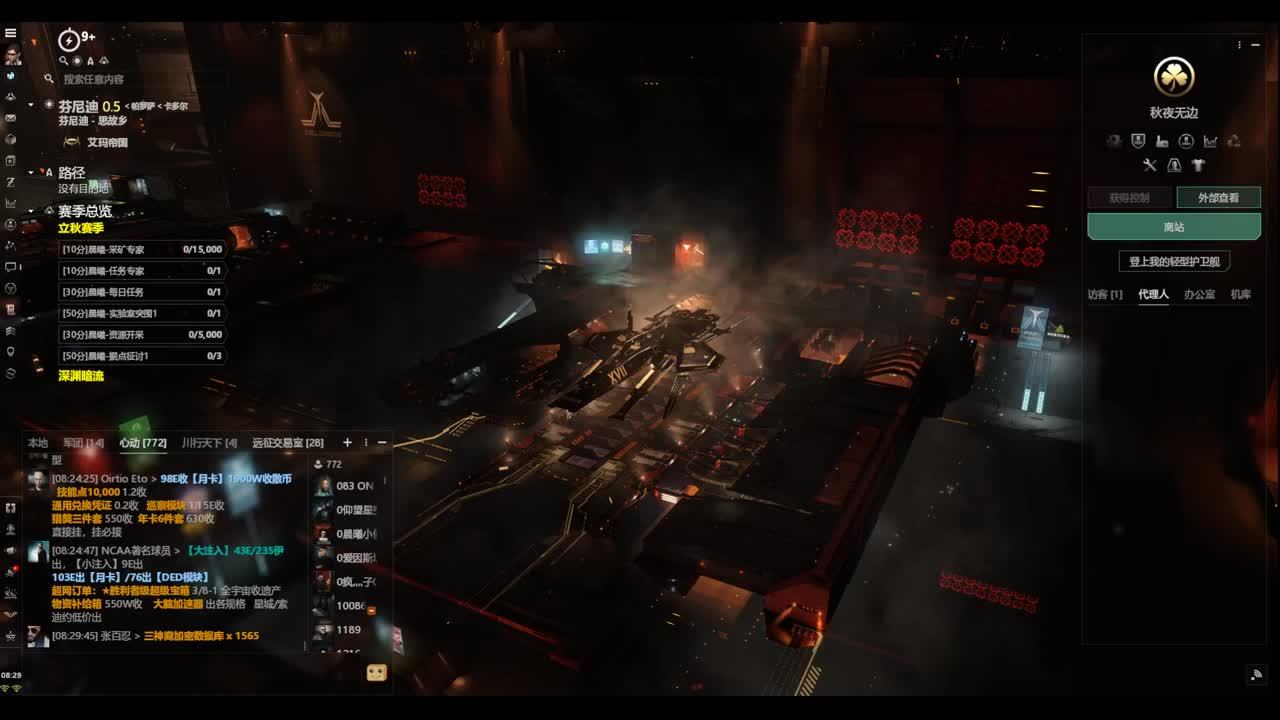
Task: Board ship via 登上我的轻型护卫舰 button
Action: tap(1174, 261)
